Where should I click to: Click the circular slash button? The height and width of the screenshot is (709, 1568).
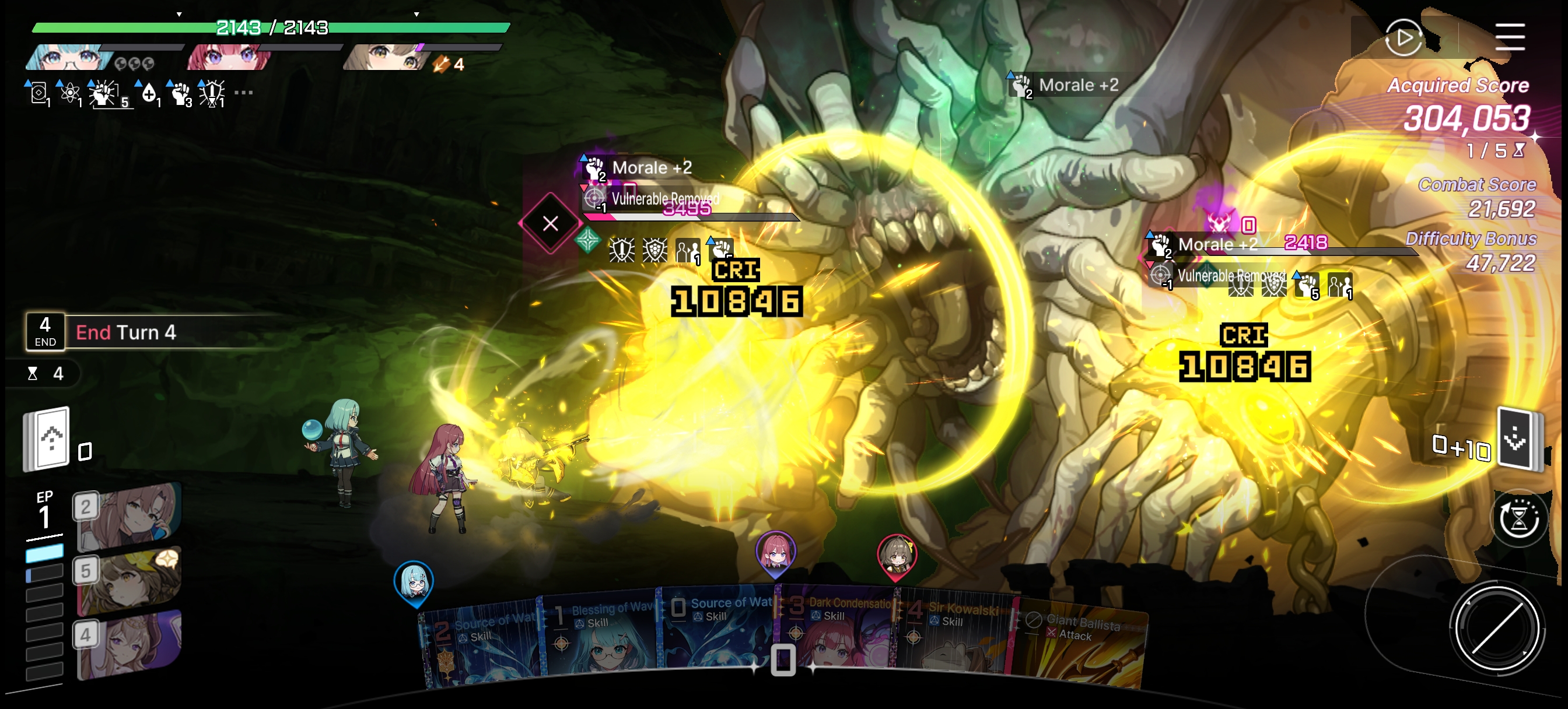coord(1496,627)
